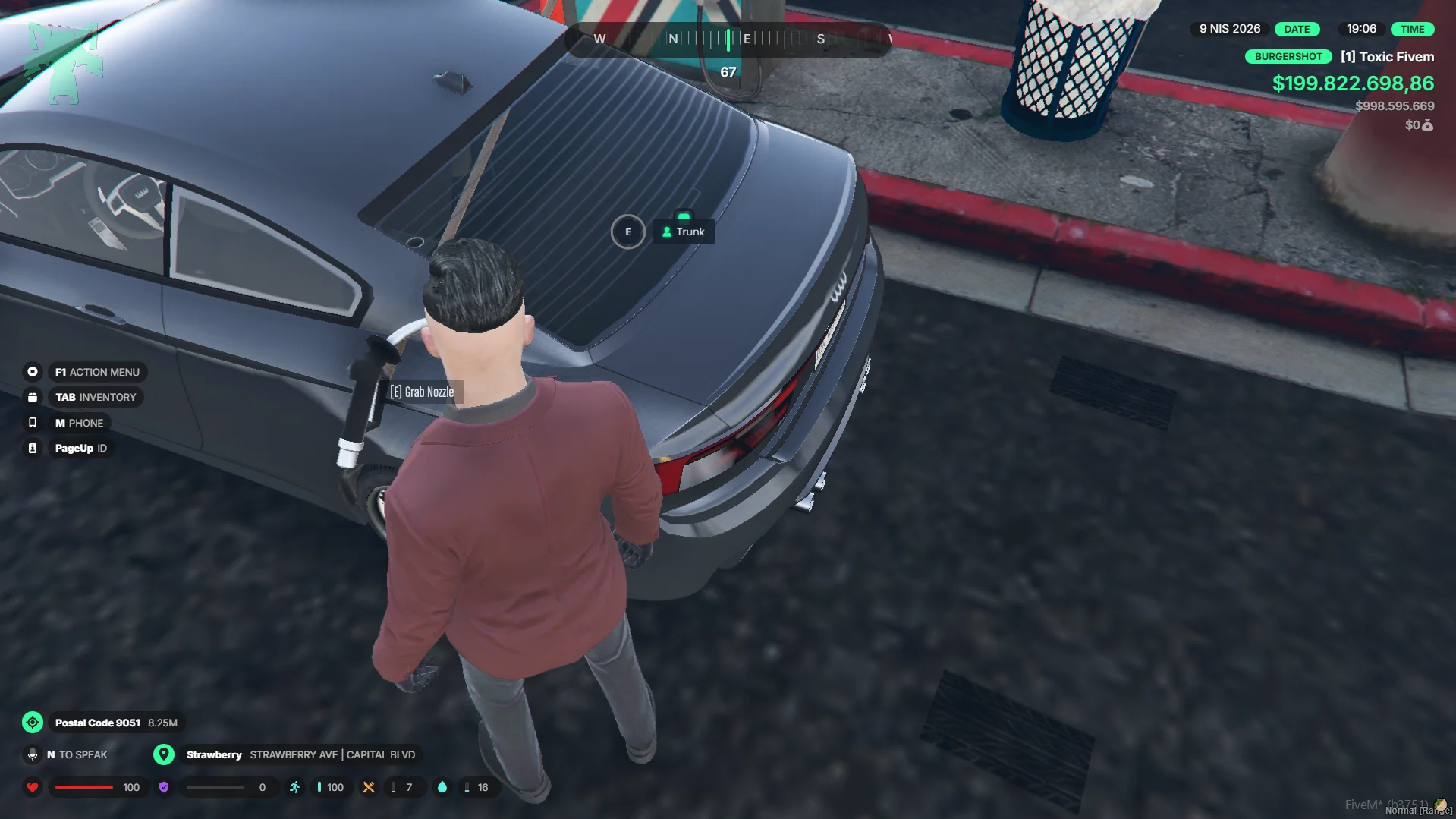Click the compass heading bar
The image size is (1456, 819).
tap(728, 39)
